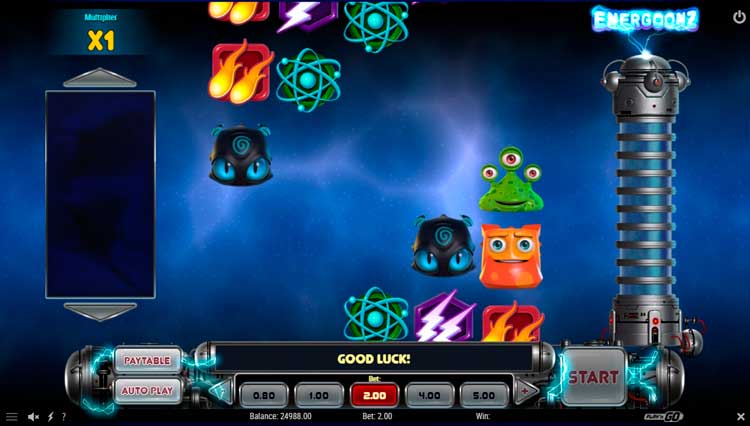Open help via the question mark icon
750x426 pixels.
[x=64, y=417]
